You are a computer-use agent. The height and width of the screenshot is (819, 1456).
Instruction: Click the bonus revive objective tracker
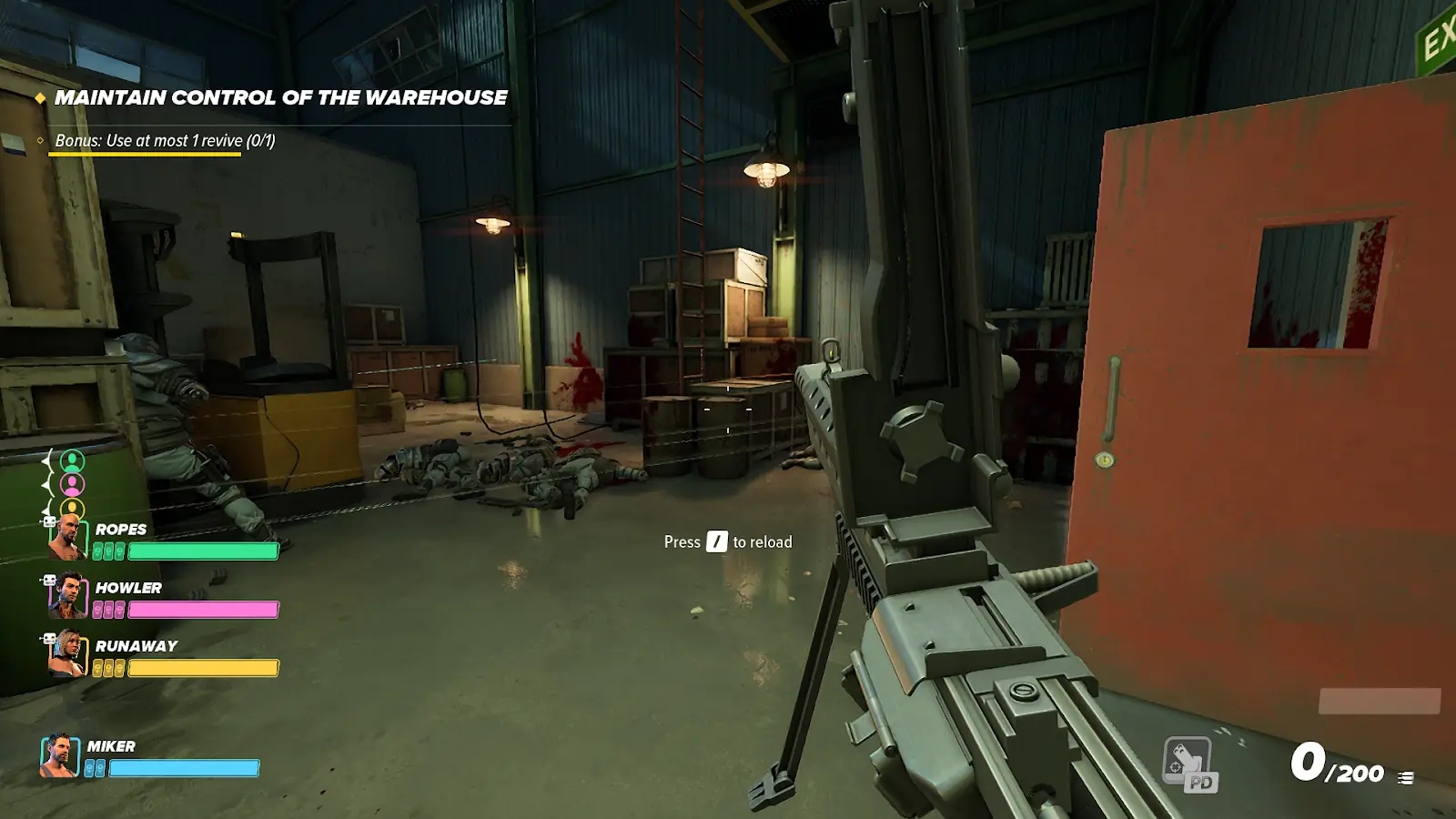click(x=165, y=140)
